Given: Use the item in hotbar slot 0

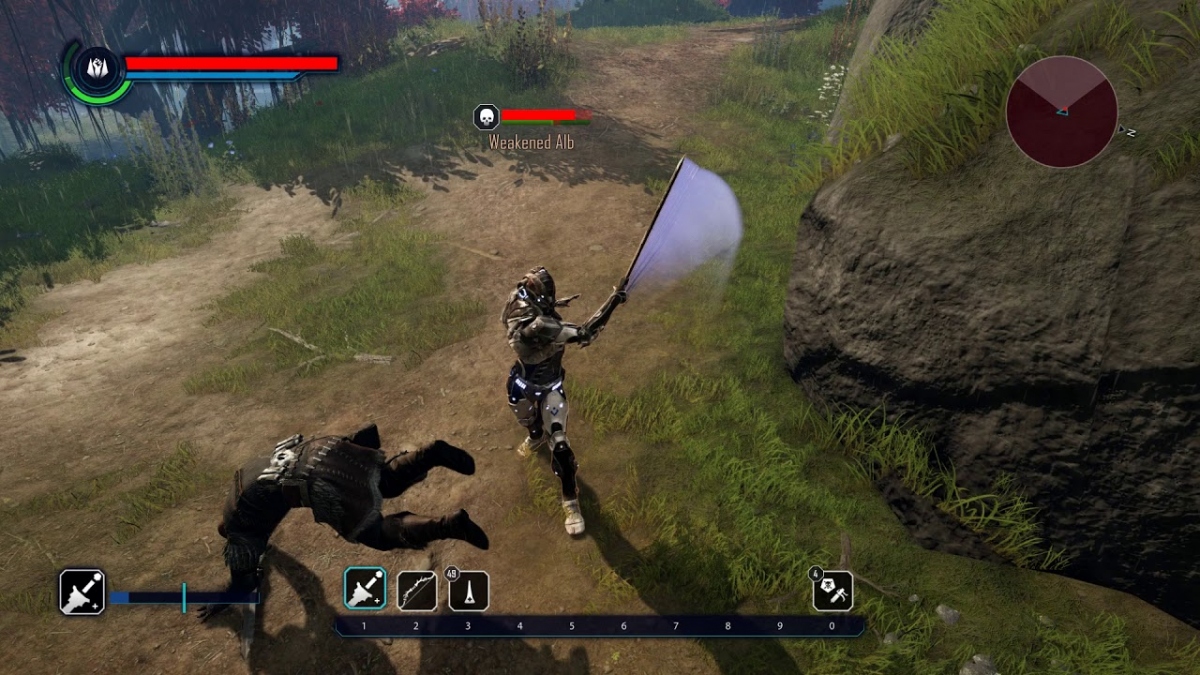Looking at the screenshot, I should (x=833, y=590).
